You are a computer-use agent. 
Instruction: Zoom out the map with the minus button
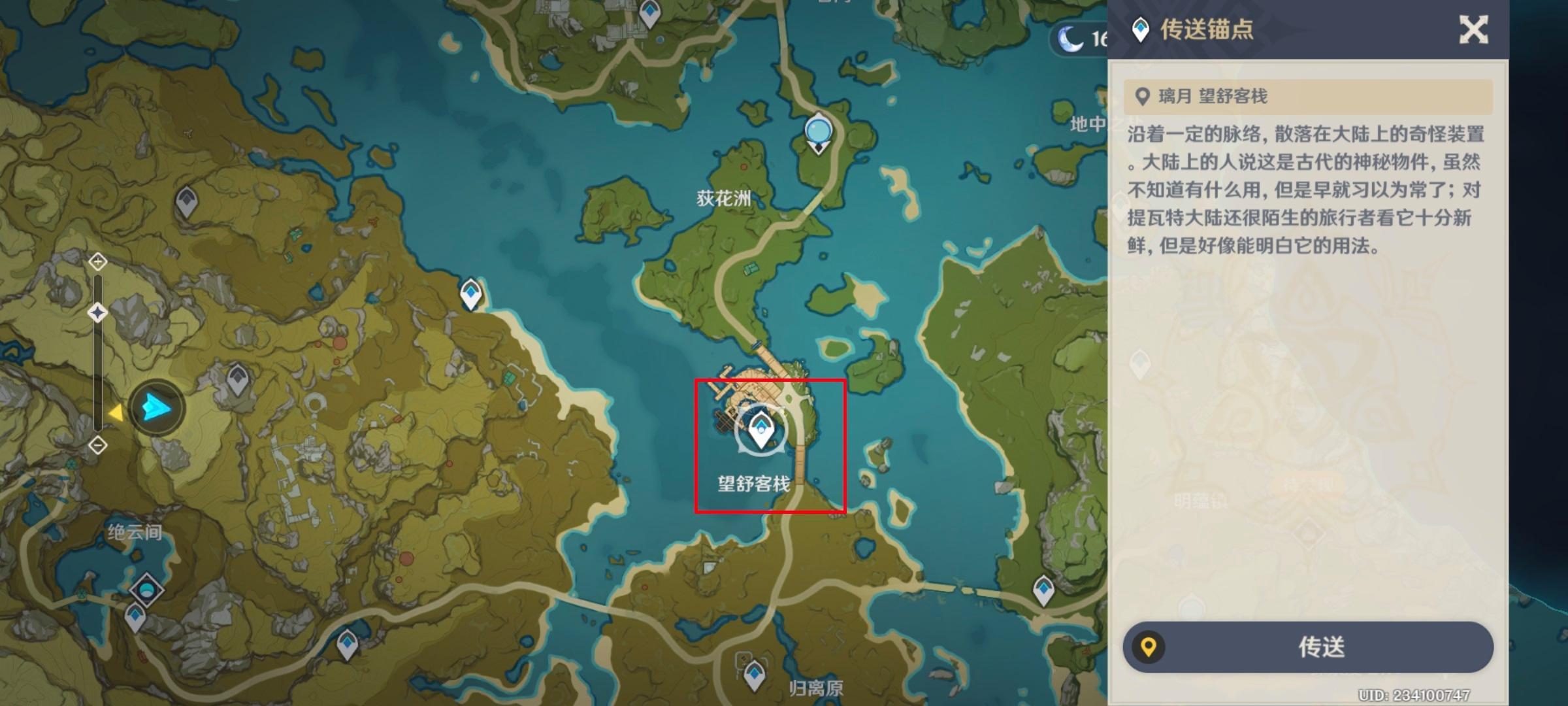point(98,446)
